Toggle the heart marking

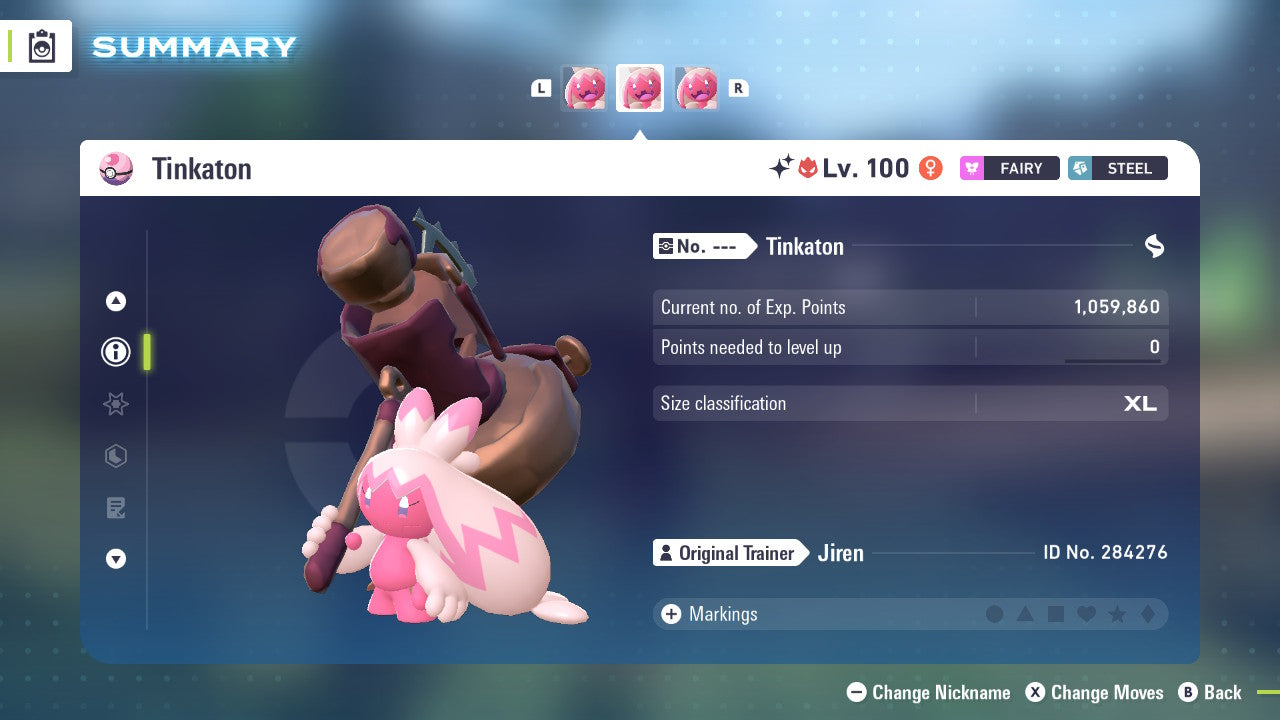point(1086,614)
